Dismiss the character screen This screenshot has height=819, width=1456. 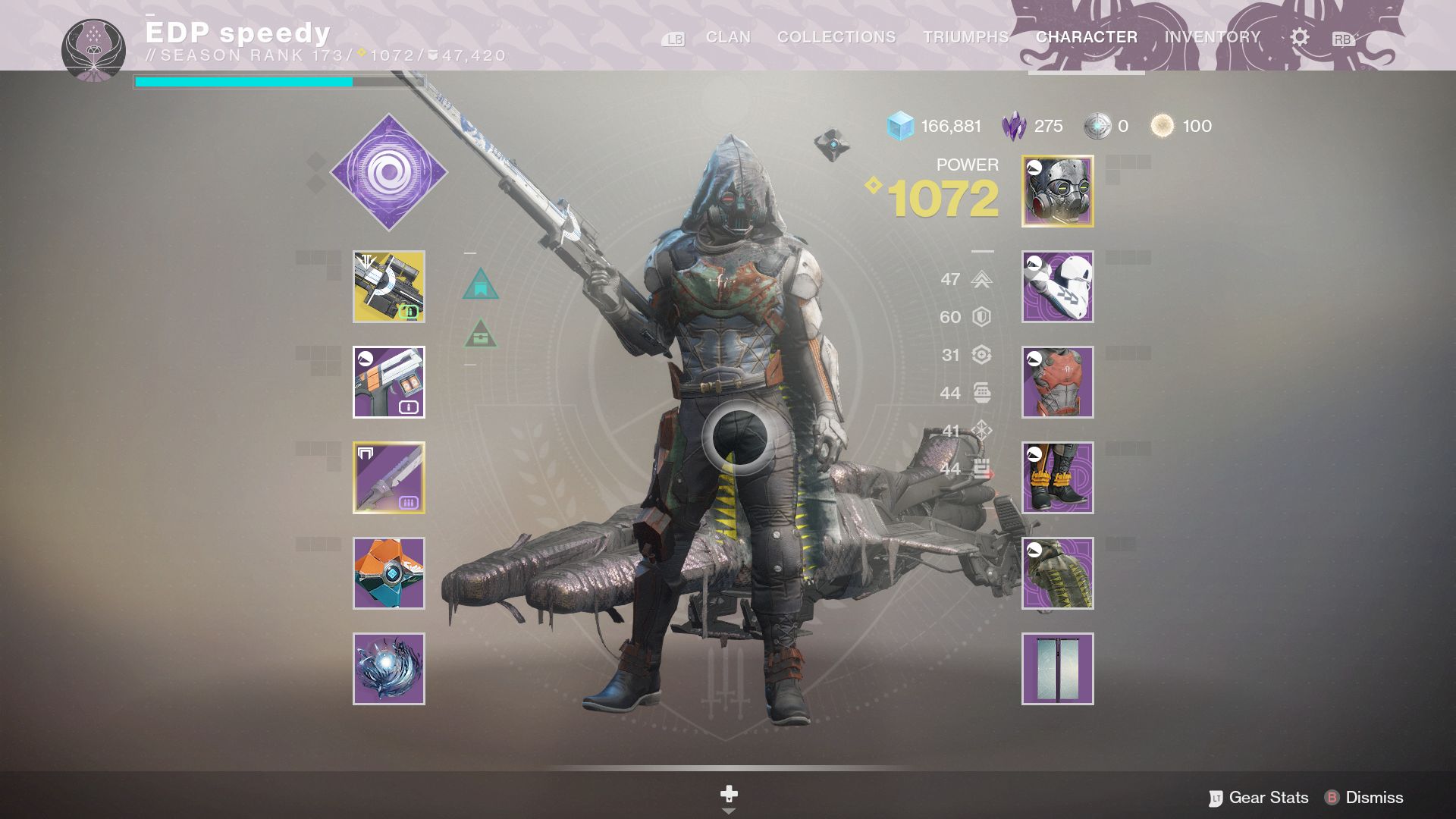1374,798
